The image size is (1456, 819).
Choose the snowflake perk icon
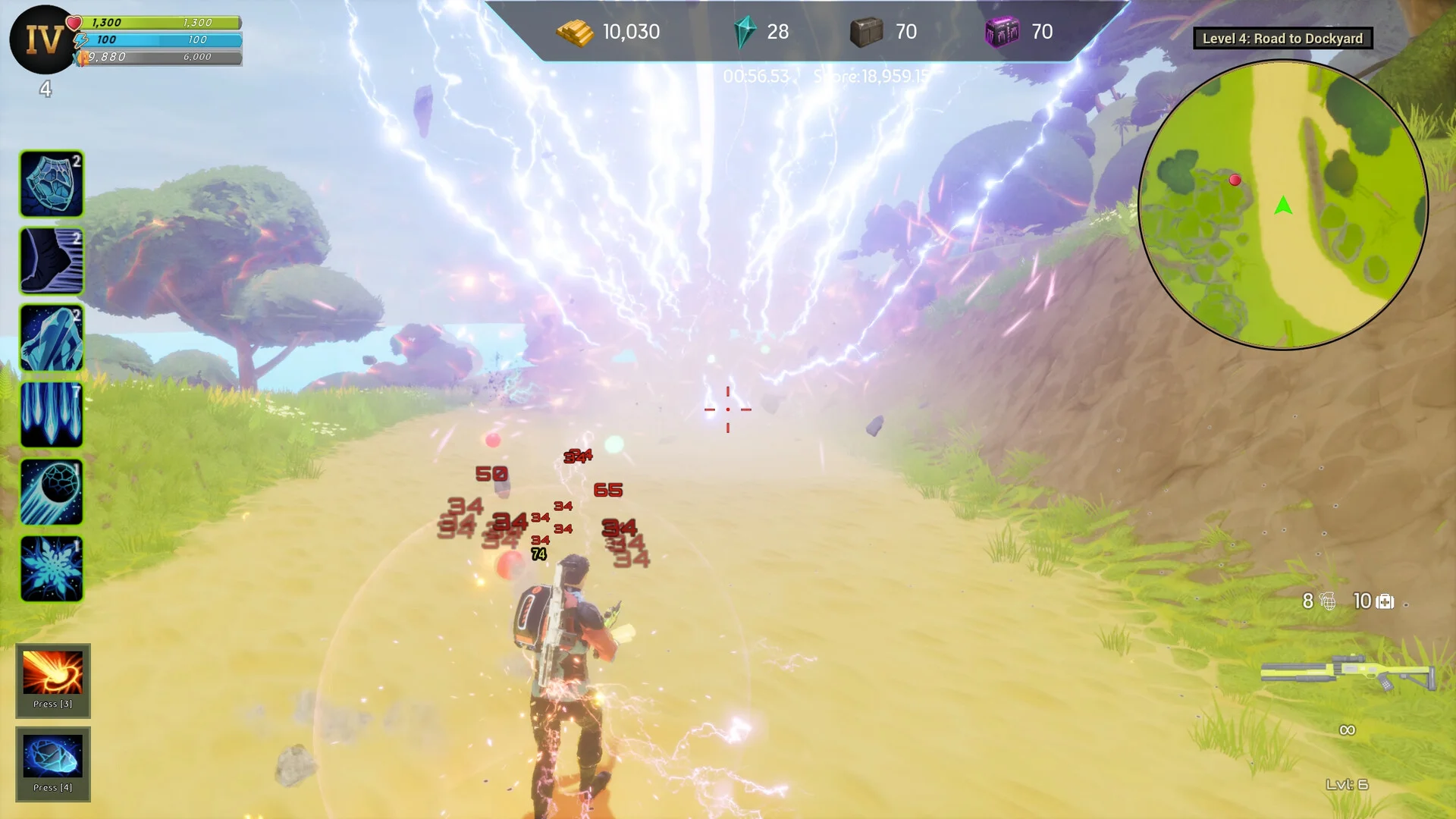click(x=52, y=569)
